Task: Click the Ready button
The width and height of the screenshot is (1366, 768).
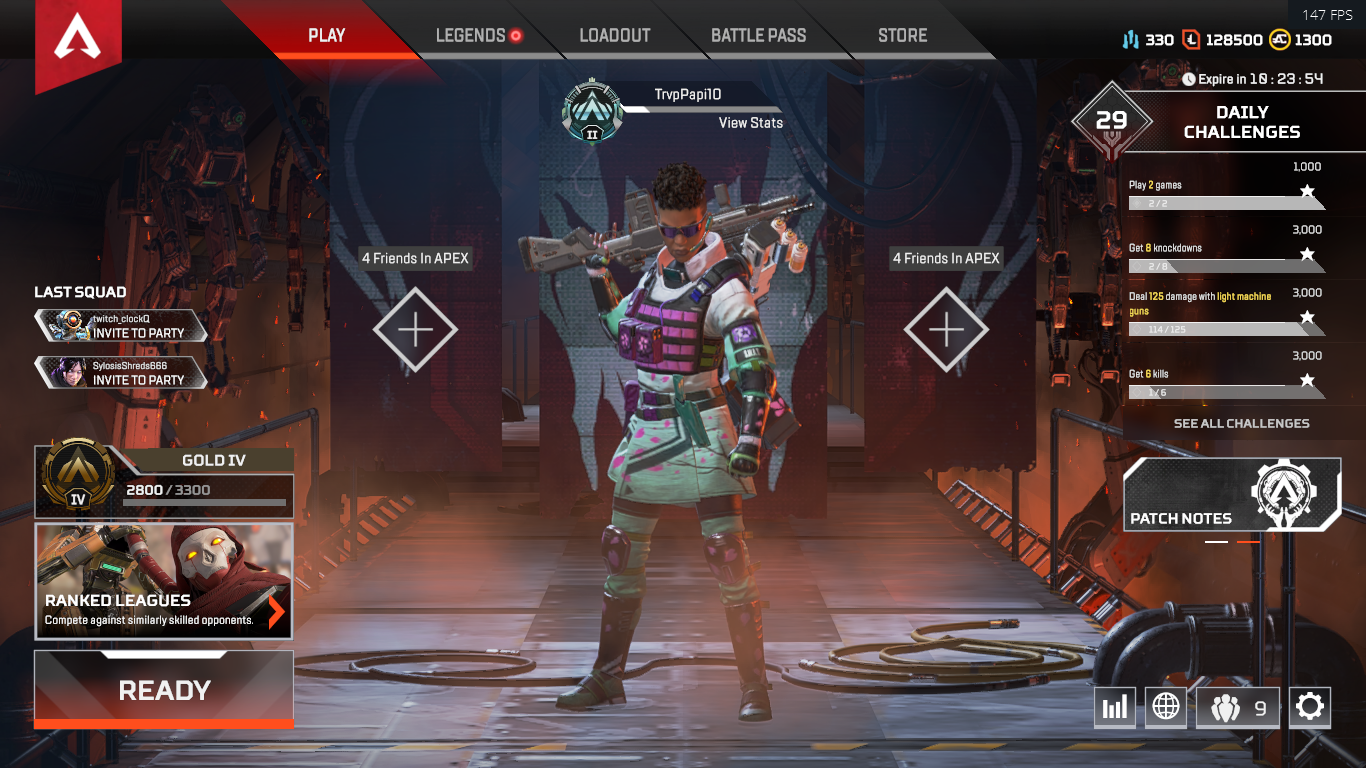Action: click(x=164, y=690)
